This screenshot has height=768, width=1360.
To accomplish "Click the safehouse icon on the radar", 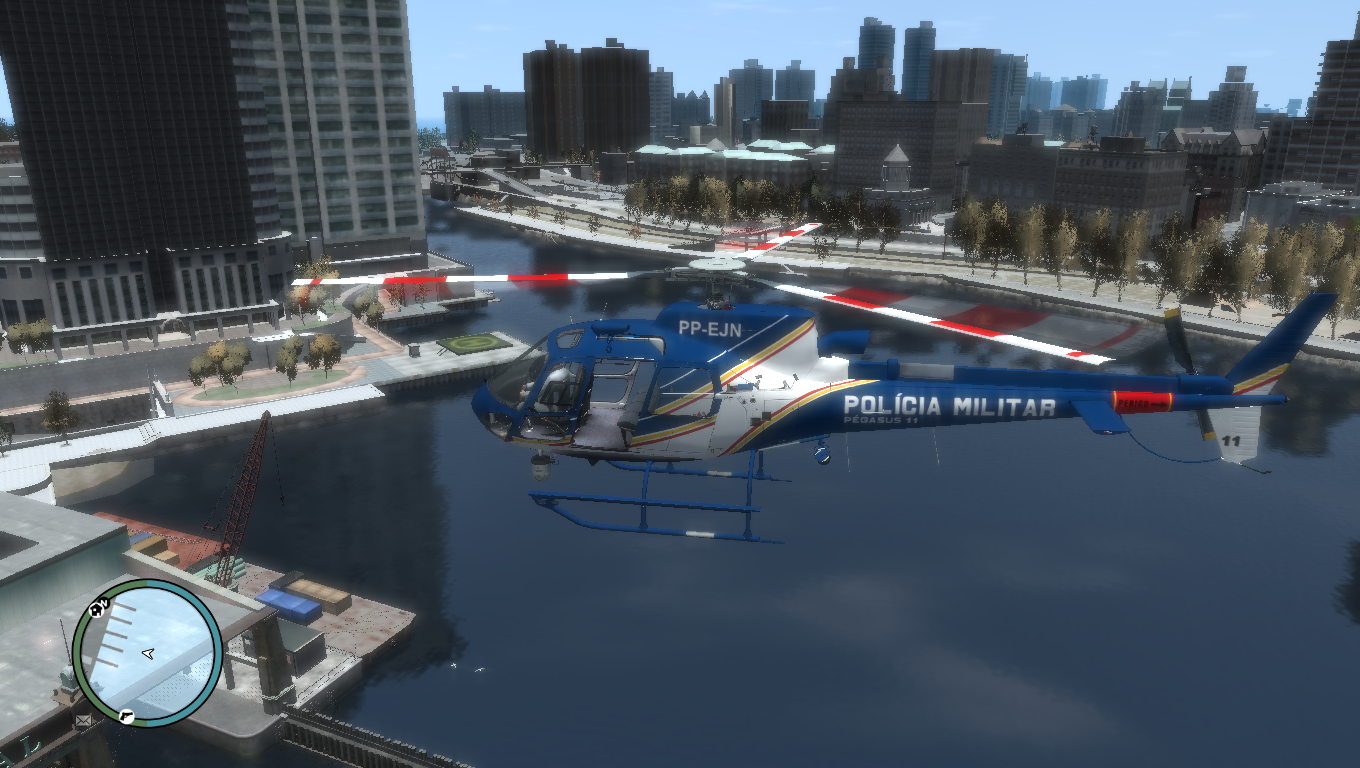I will 95,609.
